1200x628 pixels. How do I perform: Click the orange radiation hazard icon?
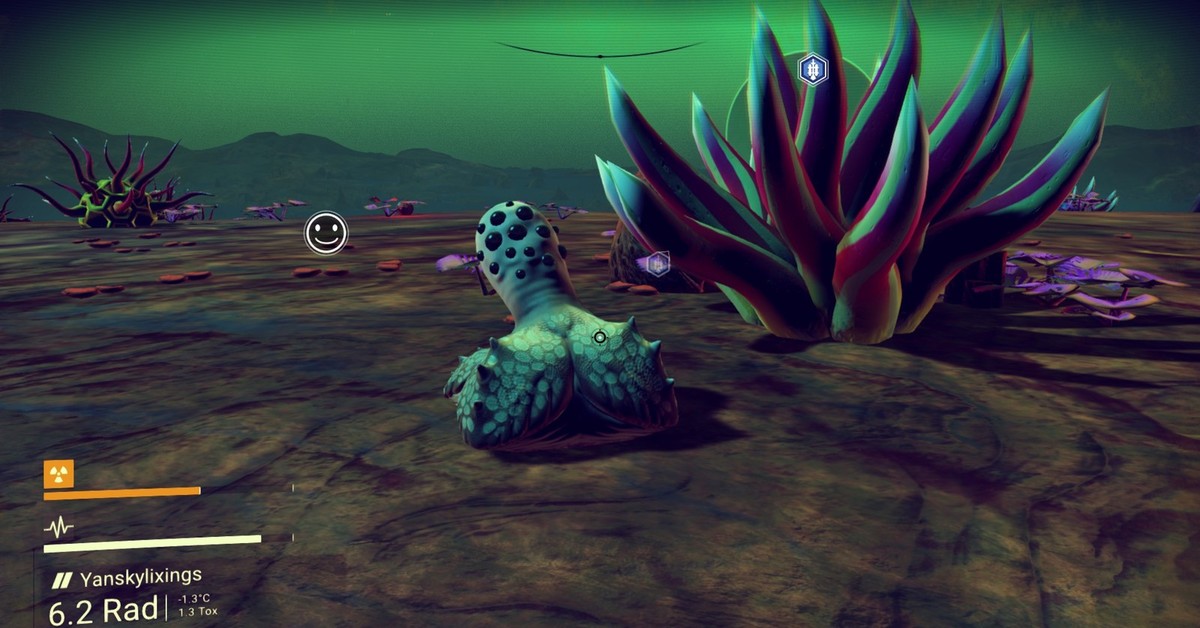tap(59, 474)
